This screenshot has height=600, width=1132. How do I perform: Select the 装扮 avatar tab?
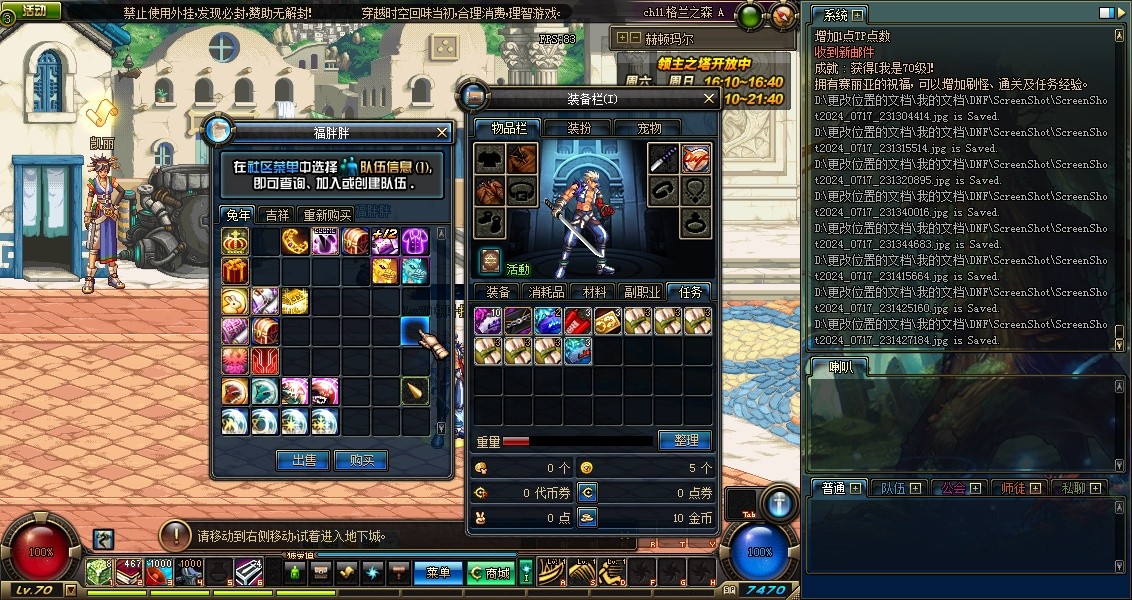pos(580,128)
